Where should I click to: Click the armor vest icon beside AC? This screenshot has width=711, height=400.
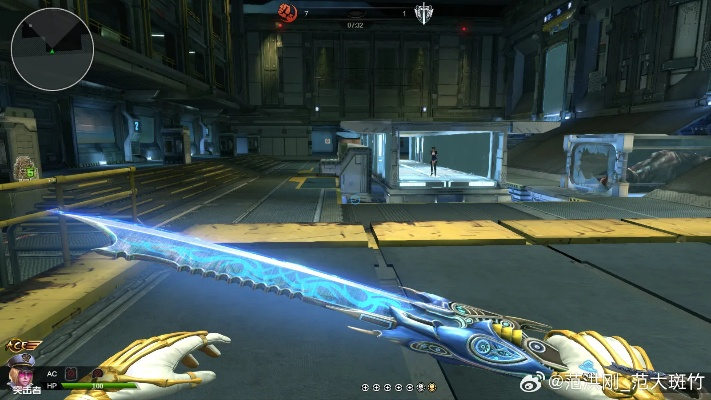tap(71, 373)
